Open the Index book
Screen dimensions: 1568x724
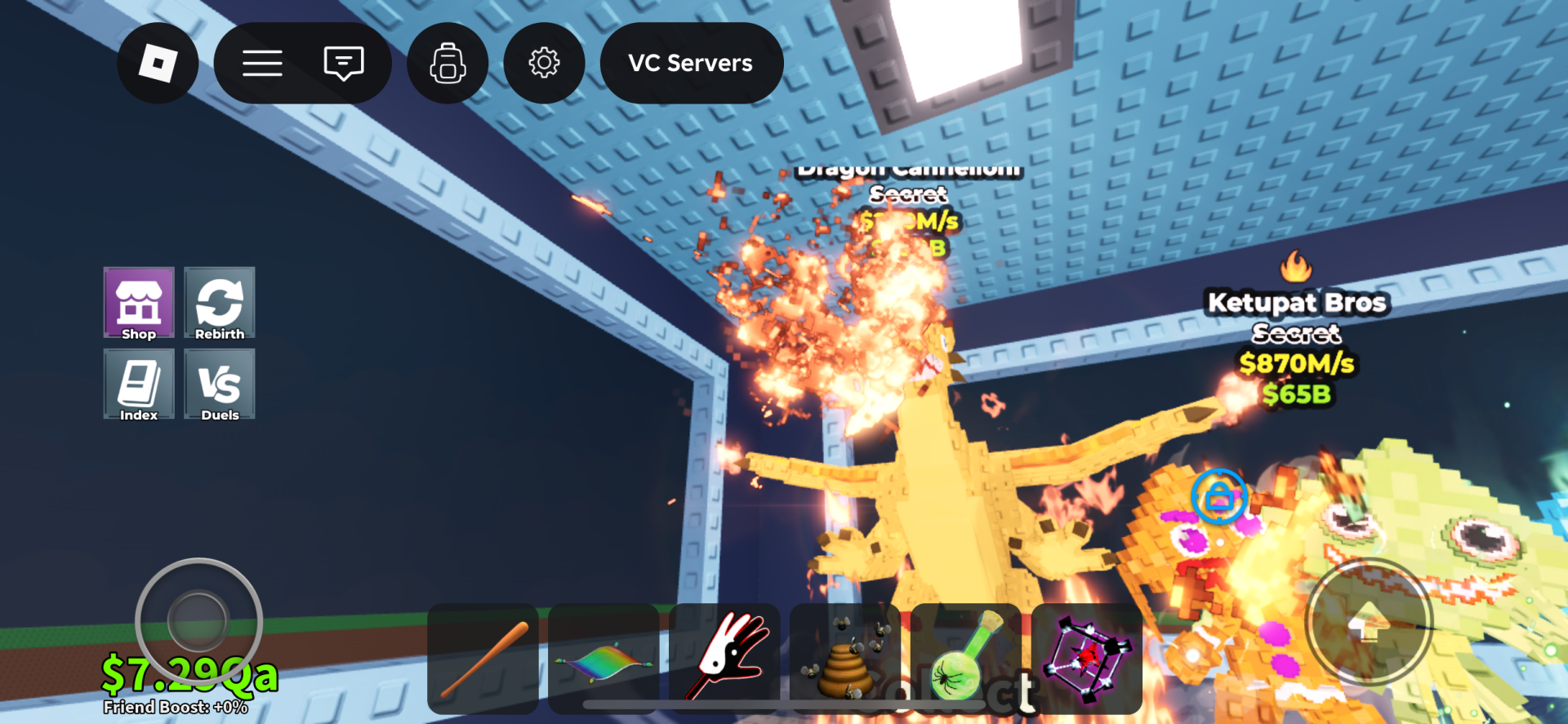coord(138,384)
